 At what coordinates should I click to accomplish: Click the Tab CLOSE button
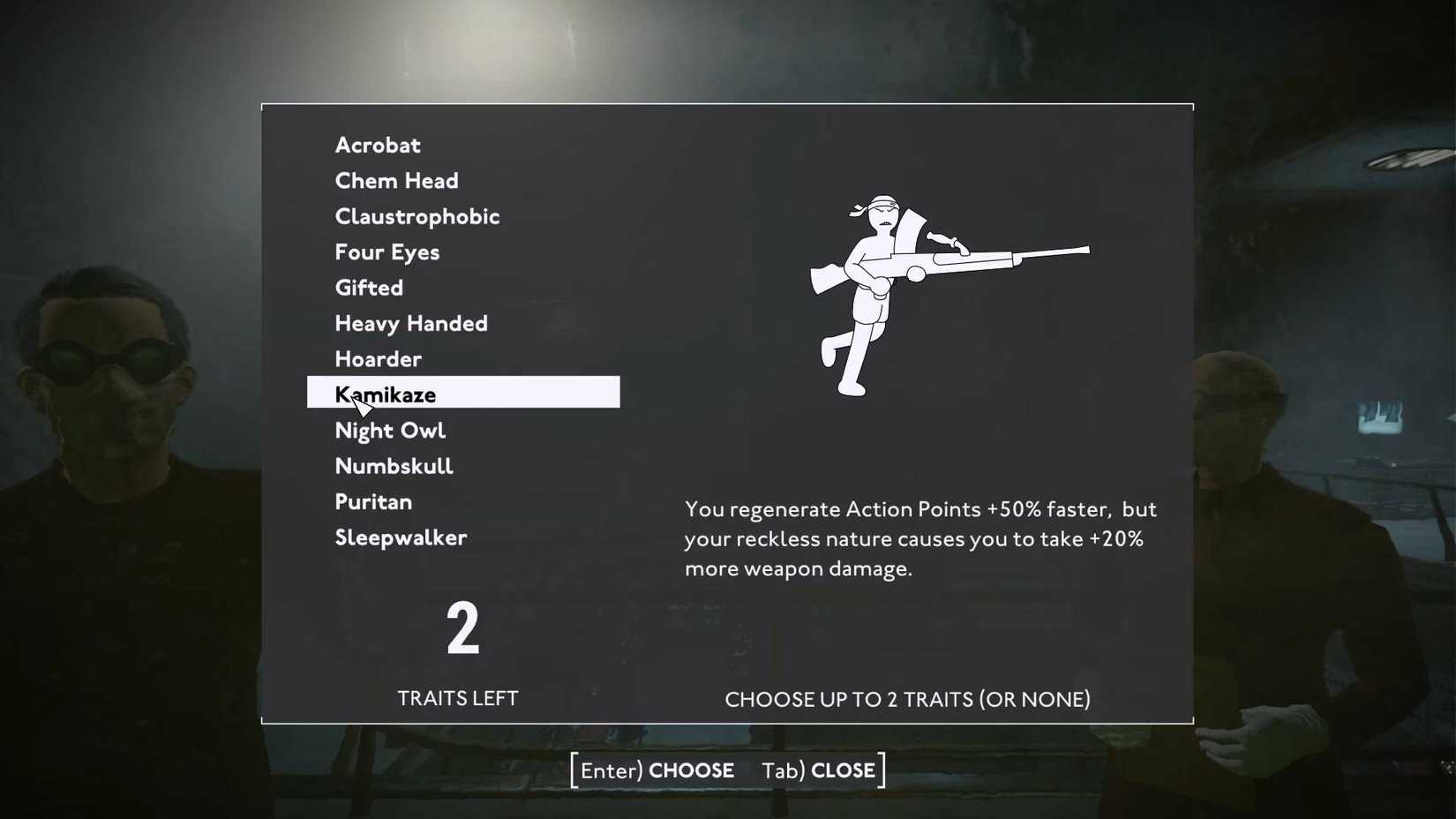[815, 770]
